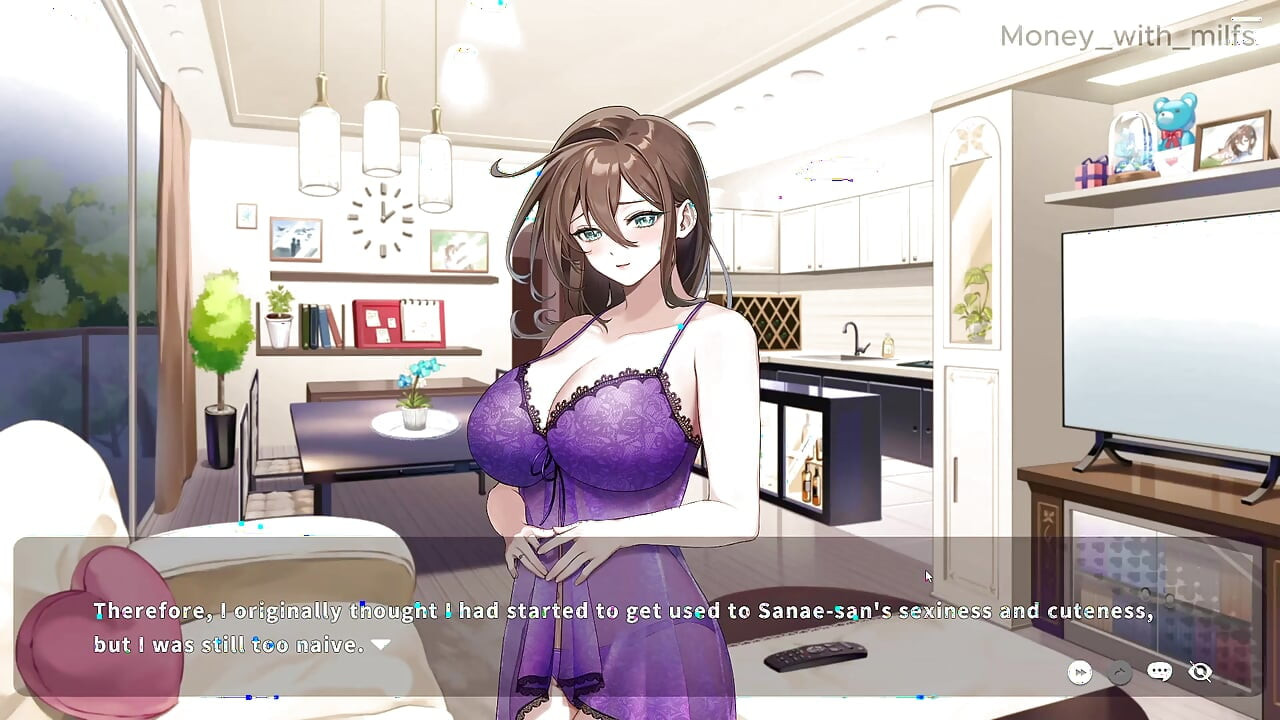Hide the UI using the crossed-eye icon
Screen dimensions: 1280x720
click(1199, 672)
